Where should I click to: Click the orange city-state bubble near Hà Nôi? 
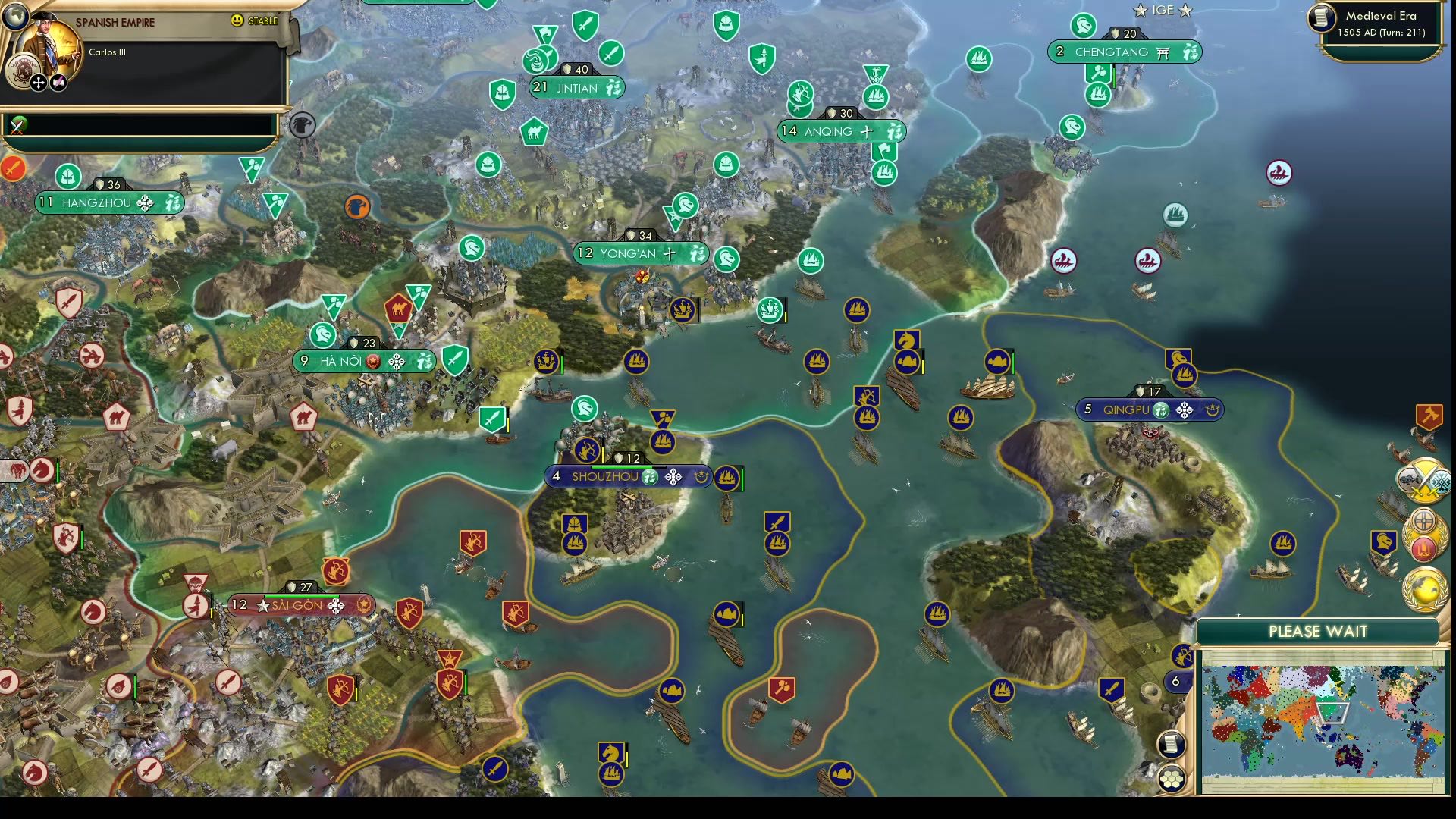coord(357,207)
